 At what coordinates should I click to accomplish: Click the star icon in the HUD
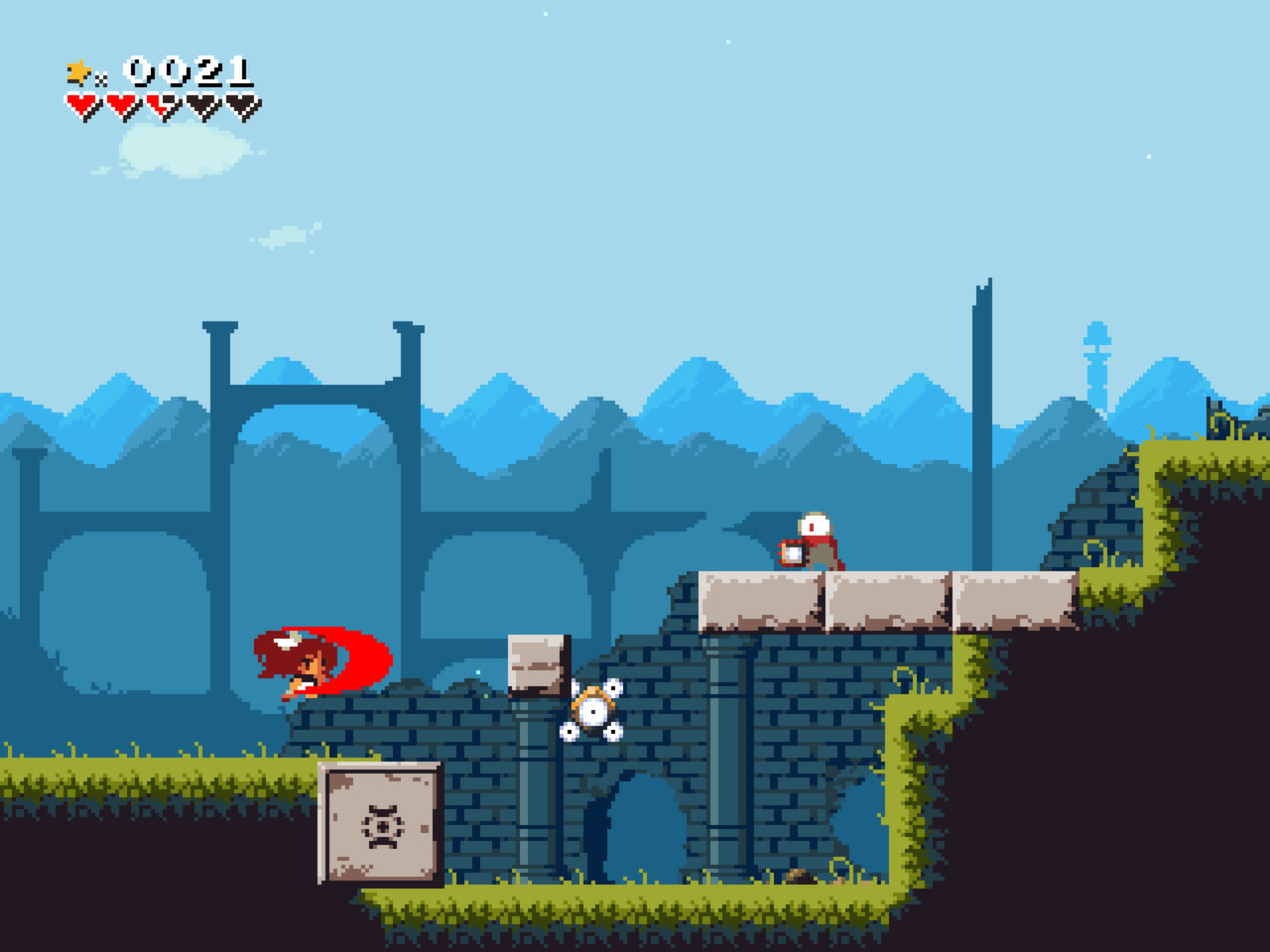(77, 69)
